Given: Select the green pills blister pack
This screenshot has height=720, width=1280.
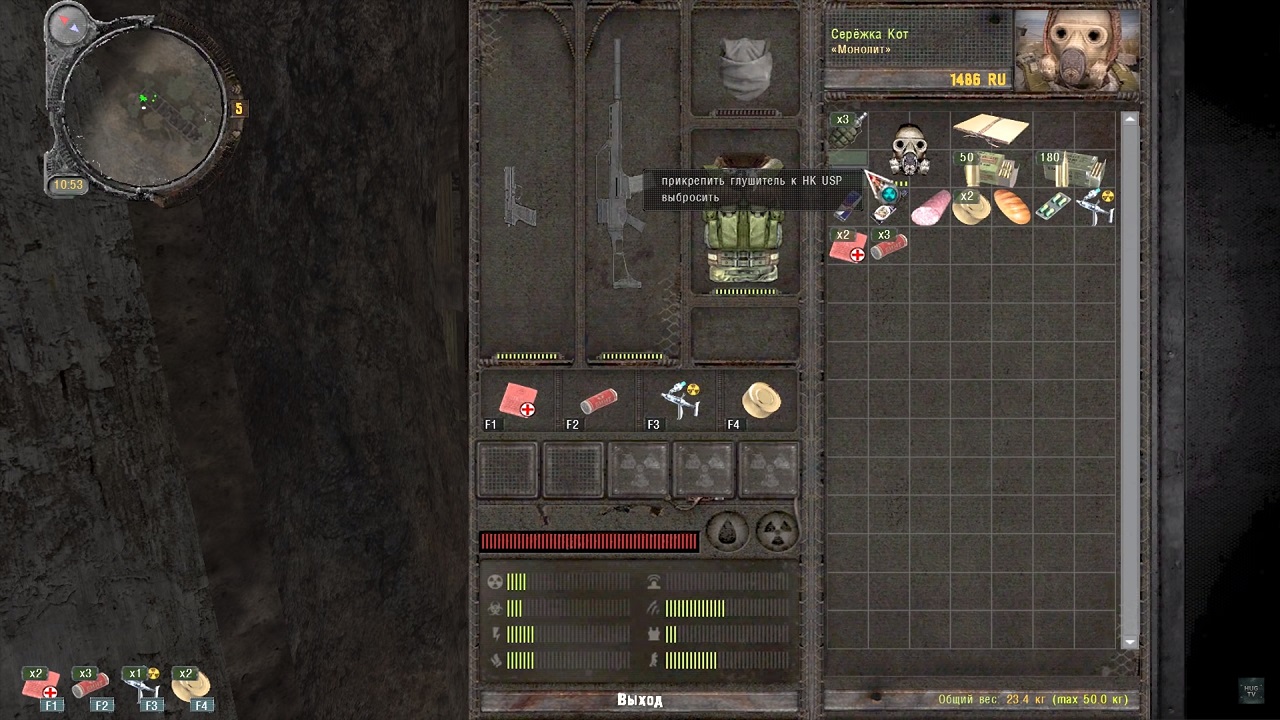Looking at the screenshot, I should point(1053,207).
